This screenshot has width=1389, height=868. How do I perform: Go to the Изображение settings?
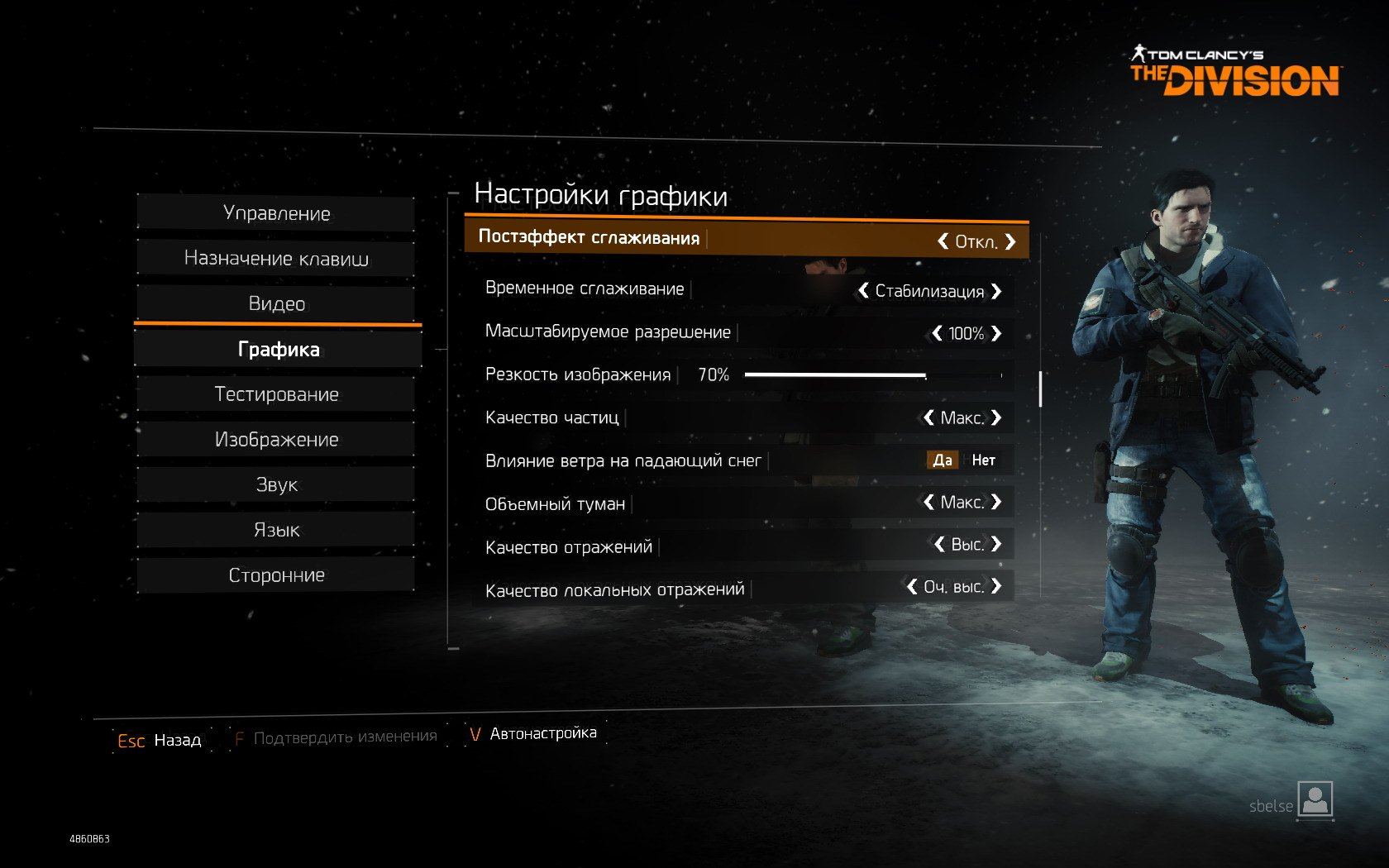click(x=276, y=440)
